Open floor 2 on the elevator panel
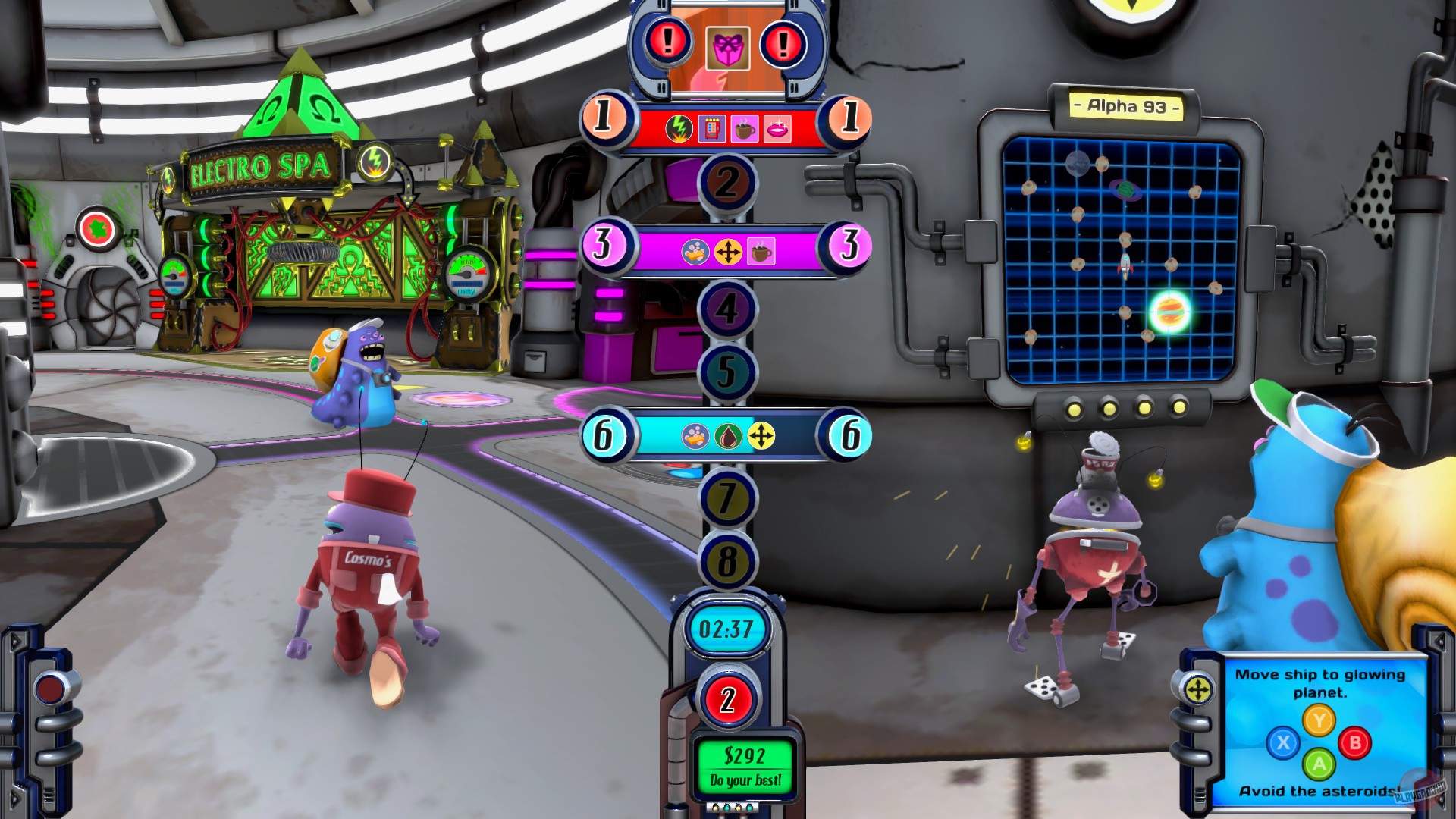 pos(726,180)
